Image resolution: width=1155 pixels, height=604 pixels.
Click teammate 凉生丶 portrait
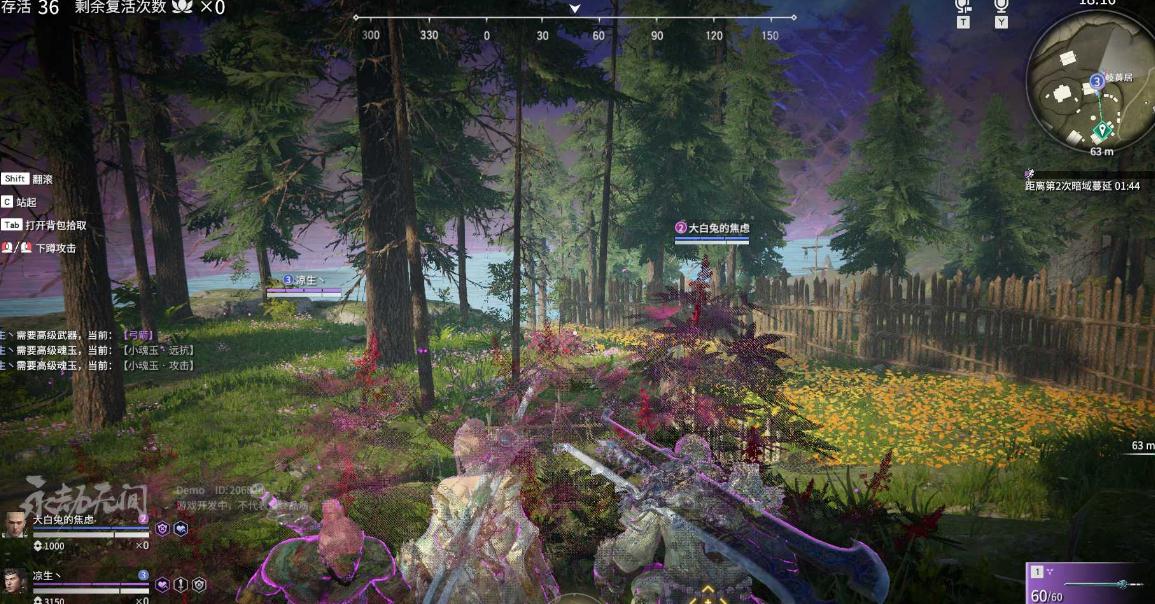coord(15,581)
